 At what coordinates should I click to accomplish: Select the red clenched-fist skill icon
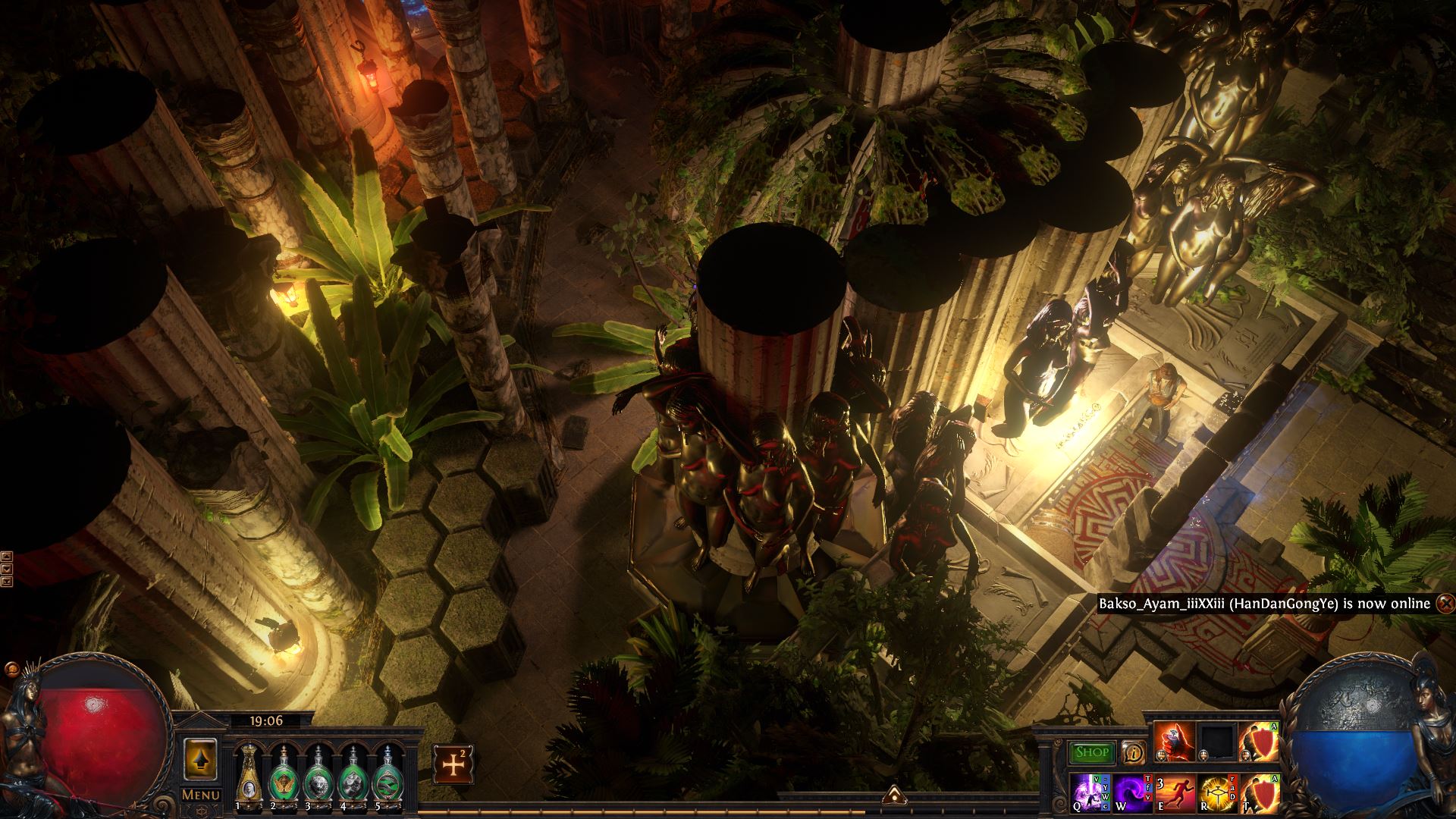[1175, 742]
